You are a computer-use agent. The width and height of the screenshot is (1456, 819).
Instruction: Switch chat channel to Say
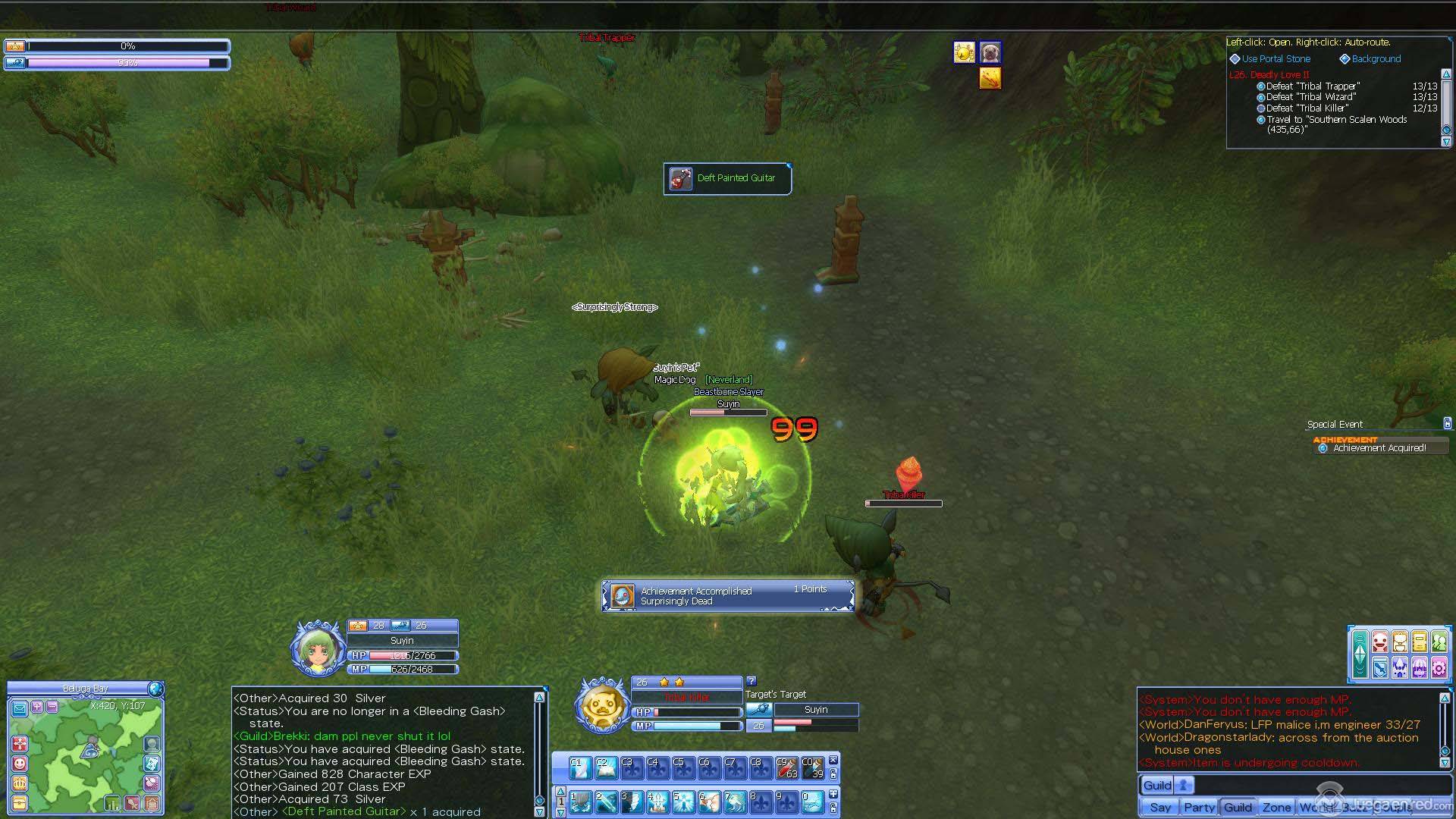pos(1159,807)
